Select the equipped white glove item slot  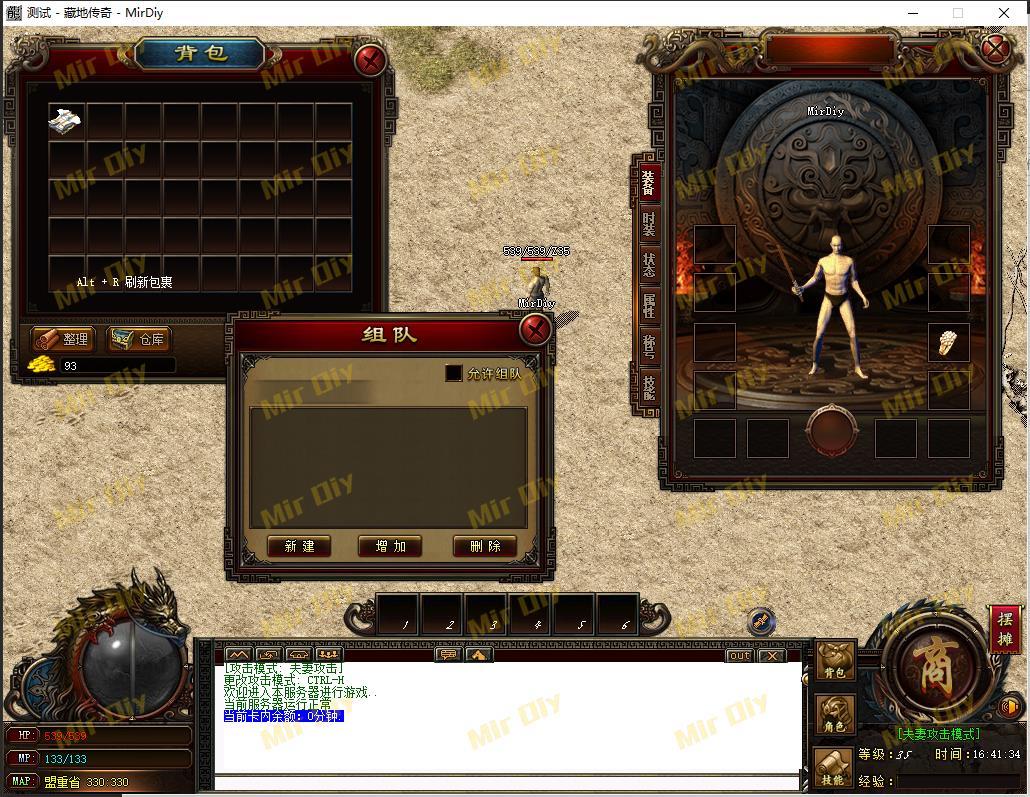948,342
